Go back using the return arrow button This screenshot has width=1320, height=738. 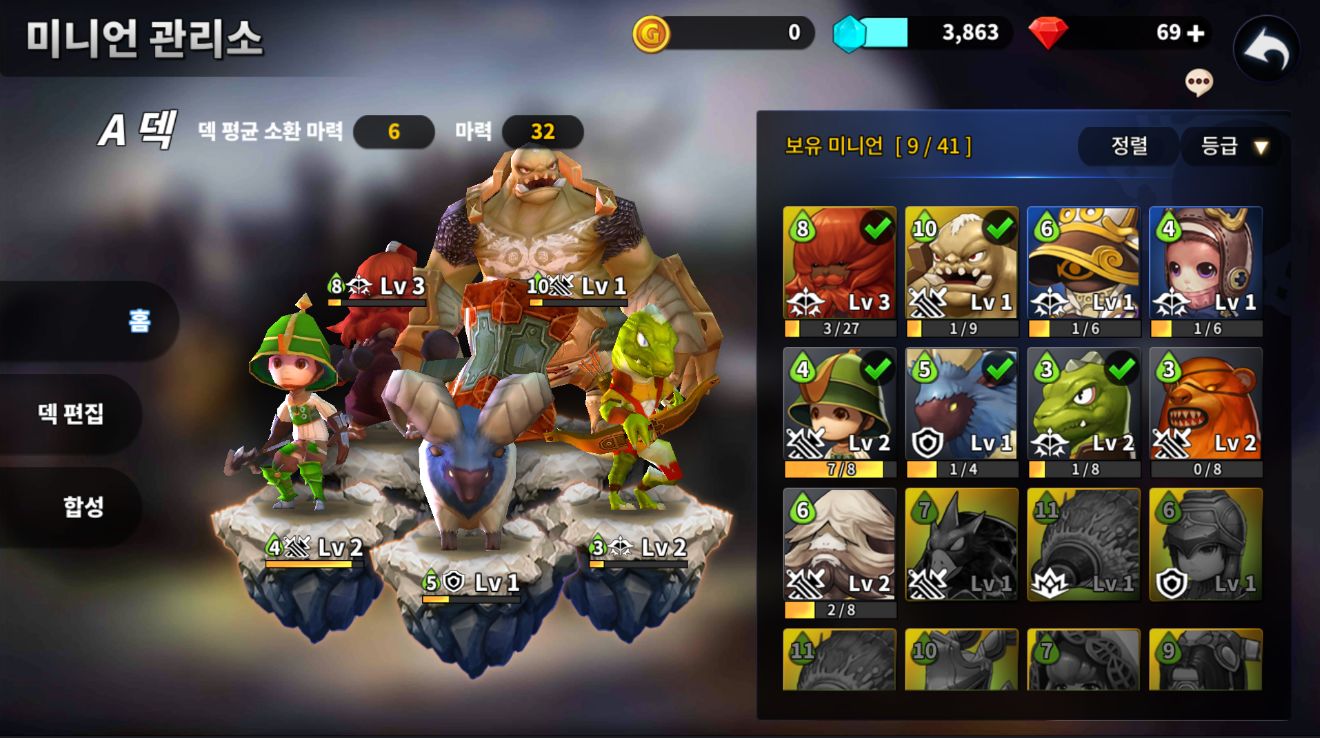[1266, 50]
